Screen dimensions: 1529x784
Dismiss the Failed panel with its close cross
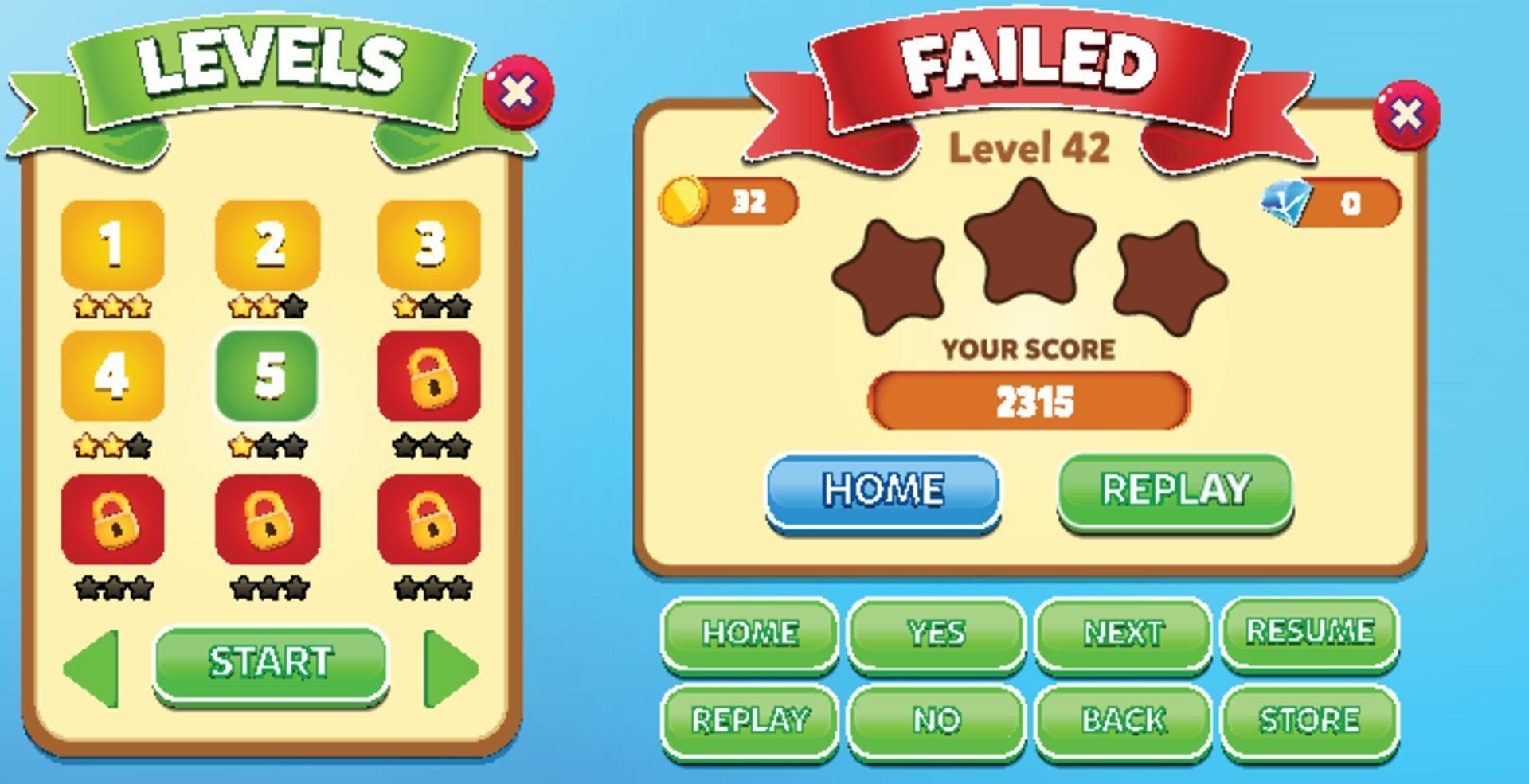coord(1406,115)
